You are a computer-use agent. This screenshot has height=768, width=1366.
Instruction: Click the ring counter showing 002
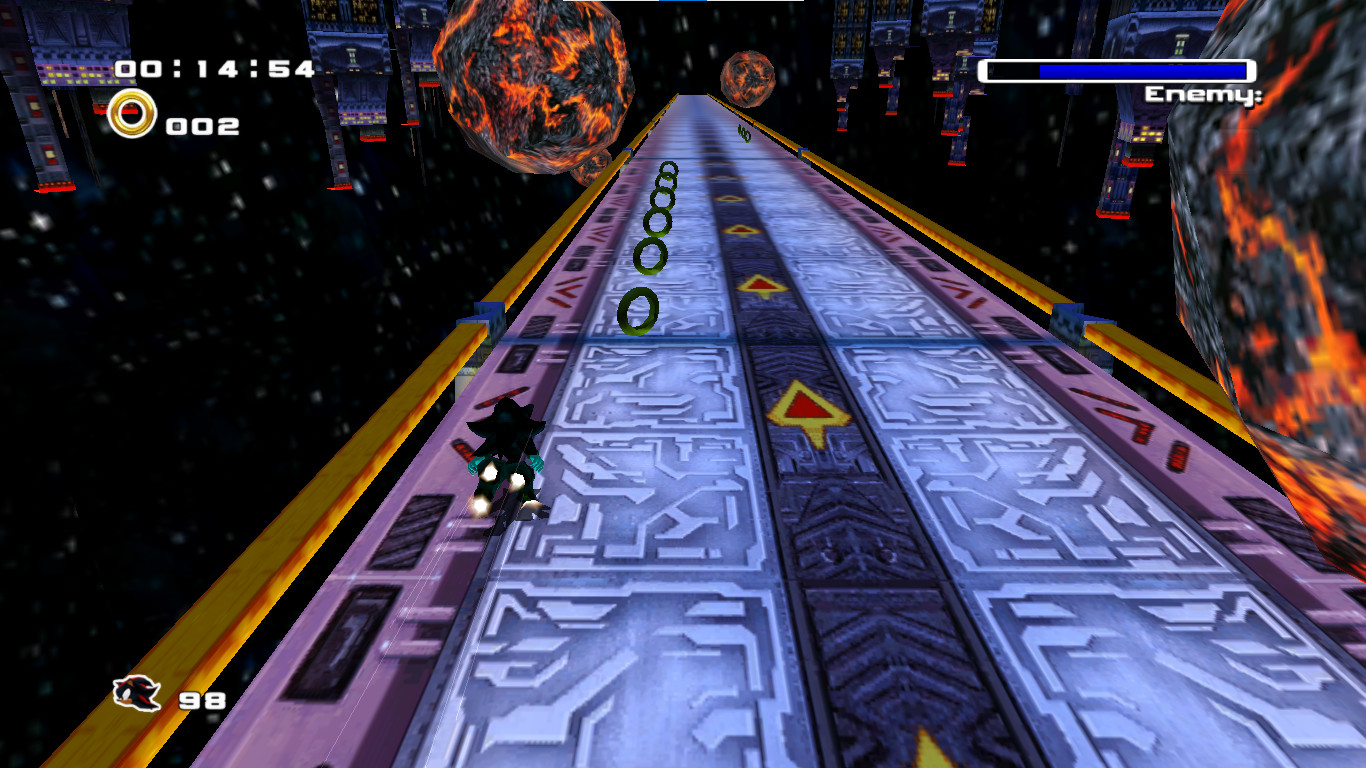pyautogui.click(x=200, y=126)
